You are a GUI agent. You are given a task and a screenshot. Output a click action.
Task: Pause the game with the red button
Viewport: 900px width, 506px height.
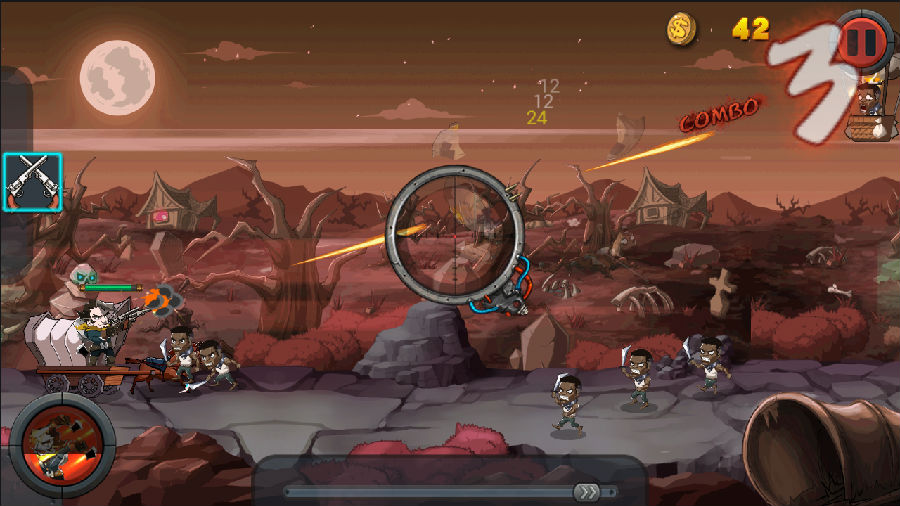(862, 41)
